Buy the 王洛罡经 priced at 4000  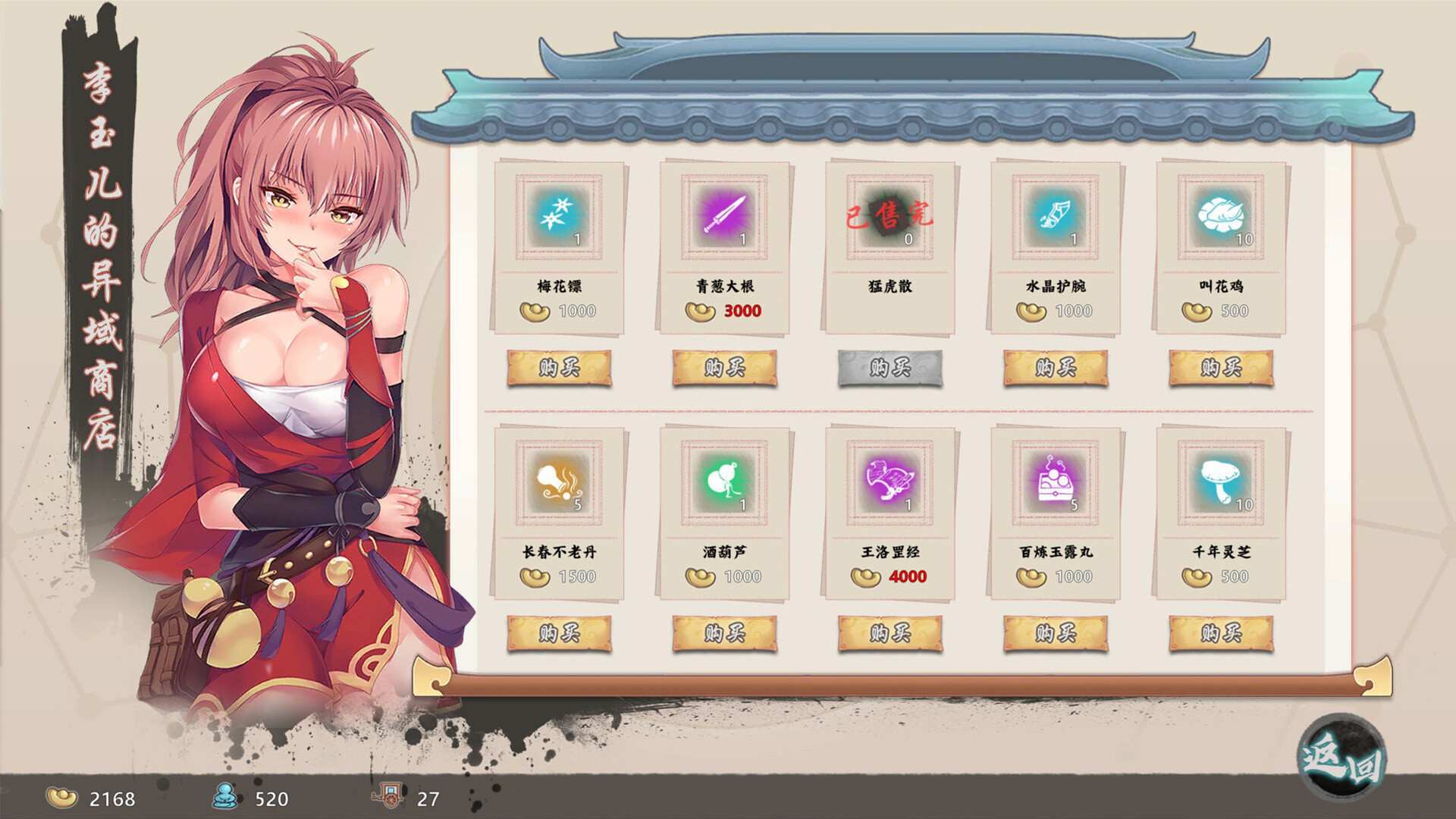(889, 634)
